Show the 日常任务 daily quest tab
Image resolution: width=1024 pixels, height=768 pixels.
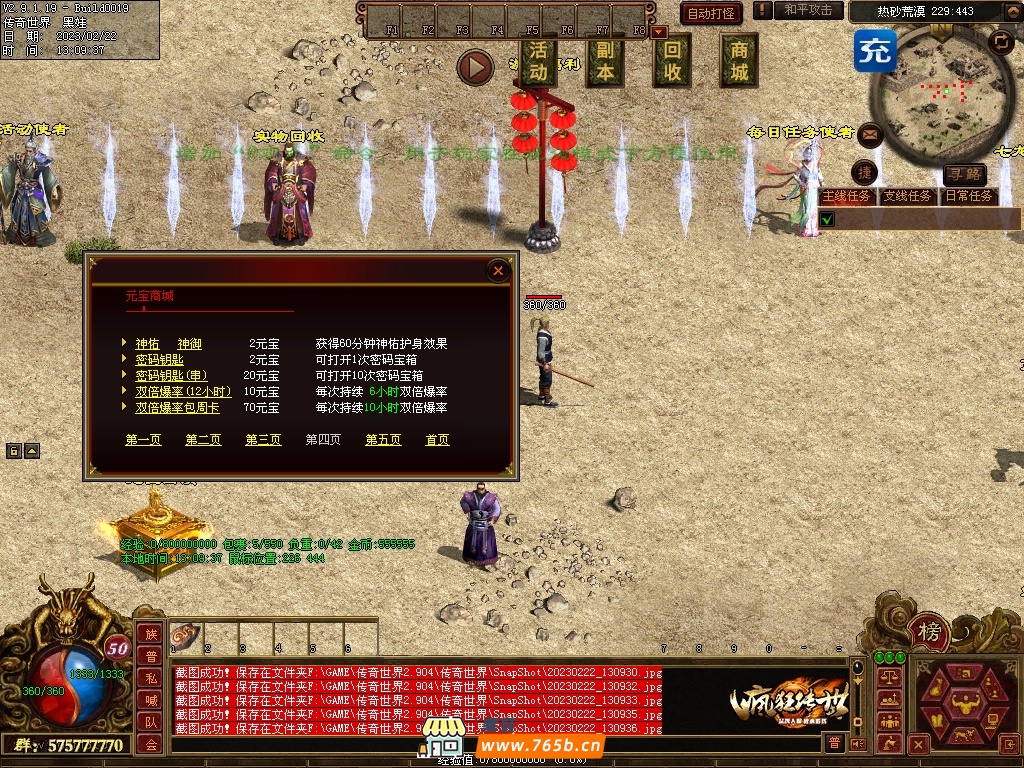coord(969,196)
